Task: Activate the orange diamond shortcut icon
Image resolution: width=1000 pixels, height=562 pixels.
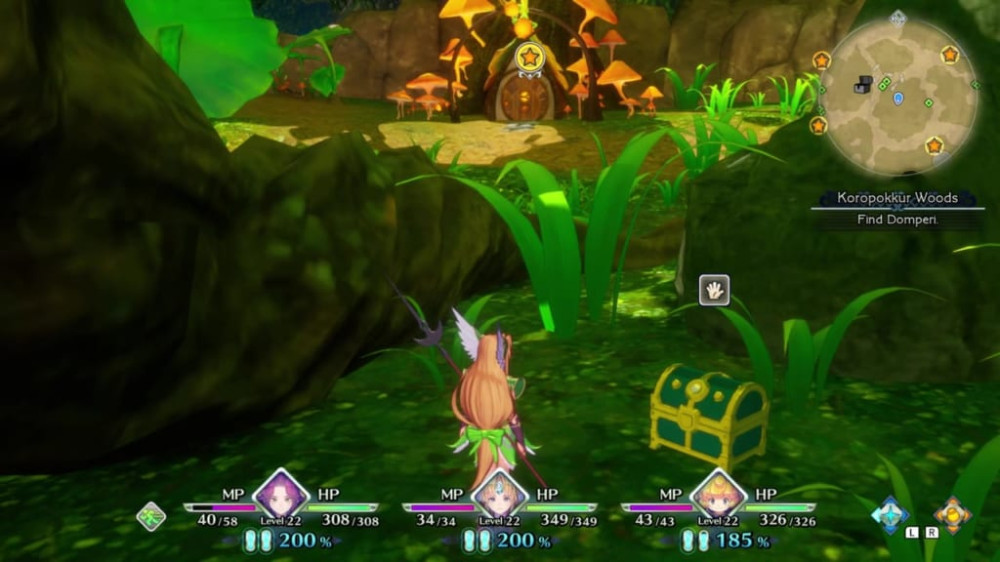Action: click(x=952, y=514)
